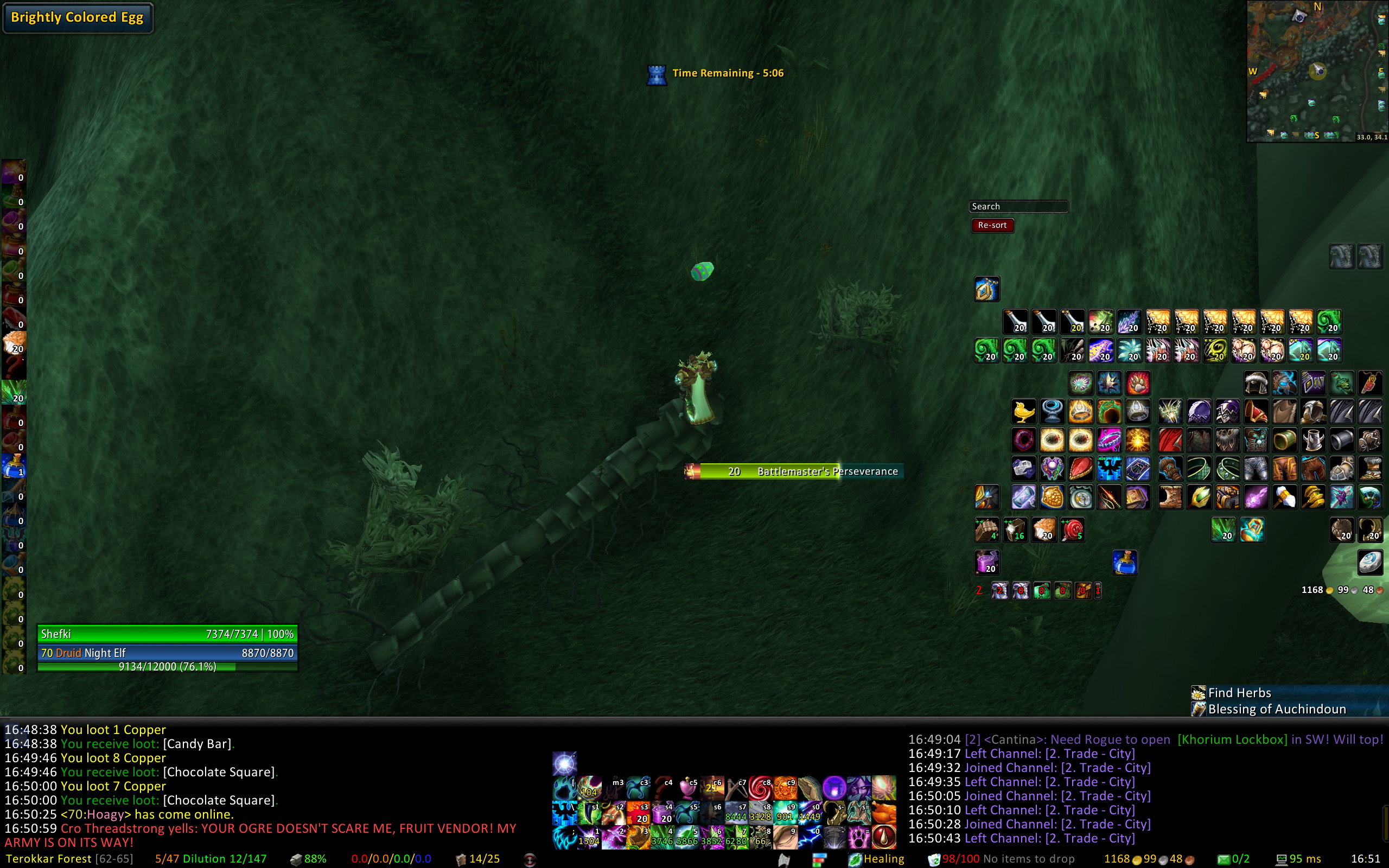1389x868 pixels.
Task: Open the Terokkar Forest minimap
Action: click(1317, 71)
